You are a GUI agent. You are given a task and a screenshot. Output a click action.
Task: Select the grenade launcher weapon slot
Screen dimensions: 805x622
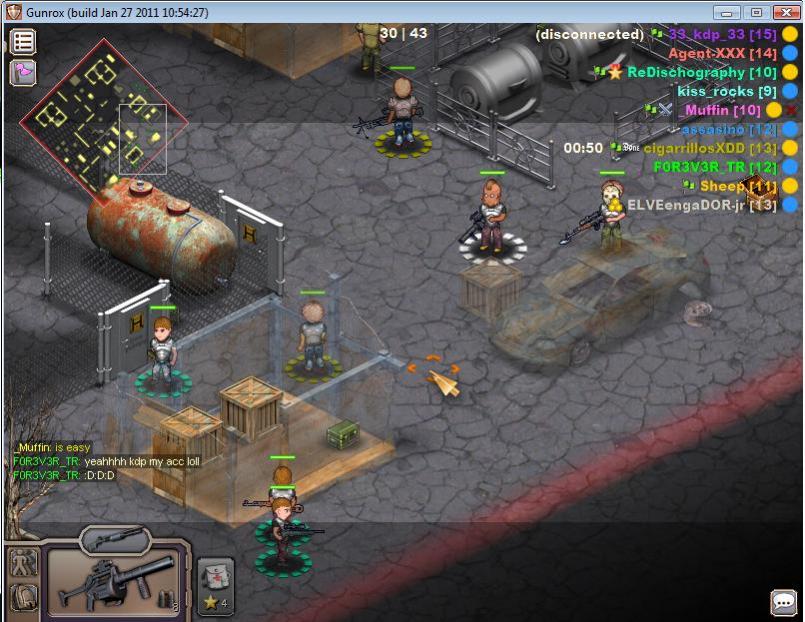click(x=116, y=580)
